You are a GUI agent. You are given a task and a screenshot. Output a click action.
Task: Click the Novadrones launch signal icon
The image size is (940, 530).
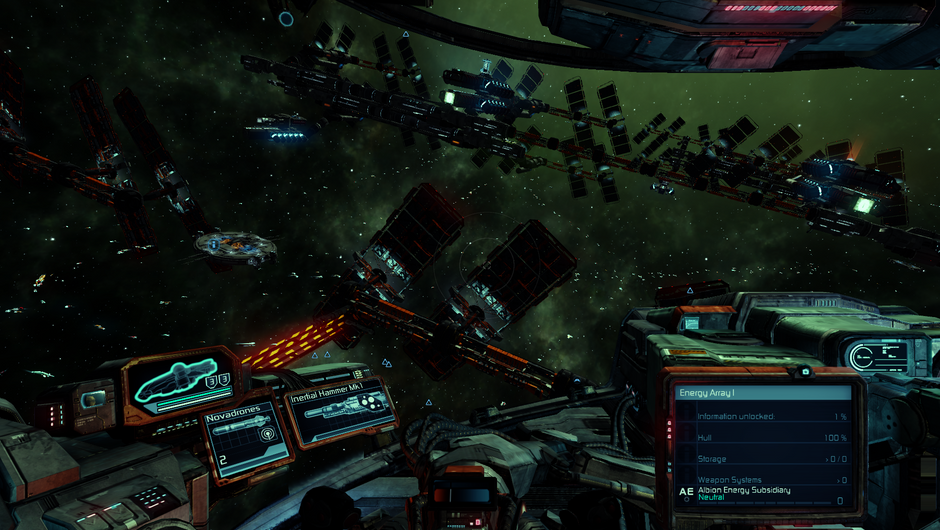coord(268,435)
